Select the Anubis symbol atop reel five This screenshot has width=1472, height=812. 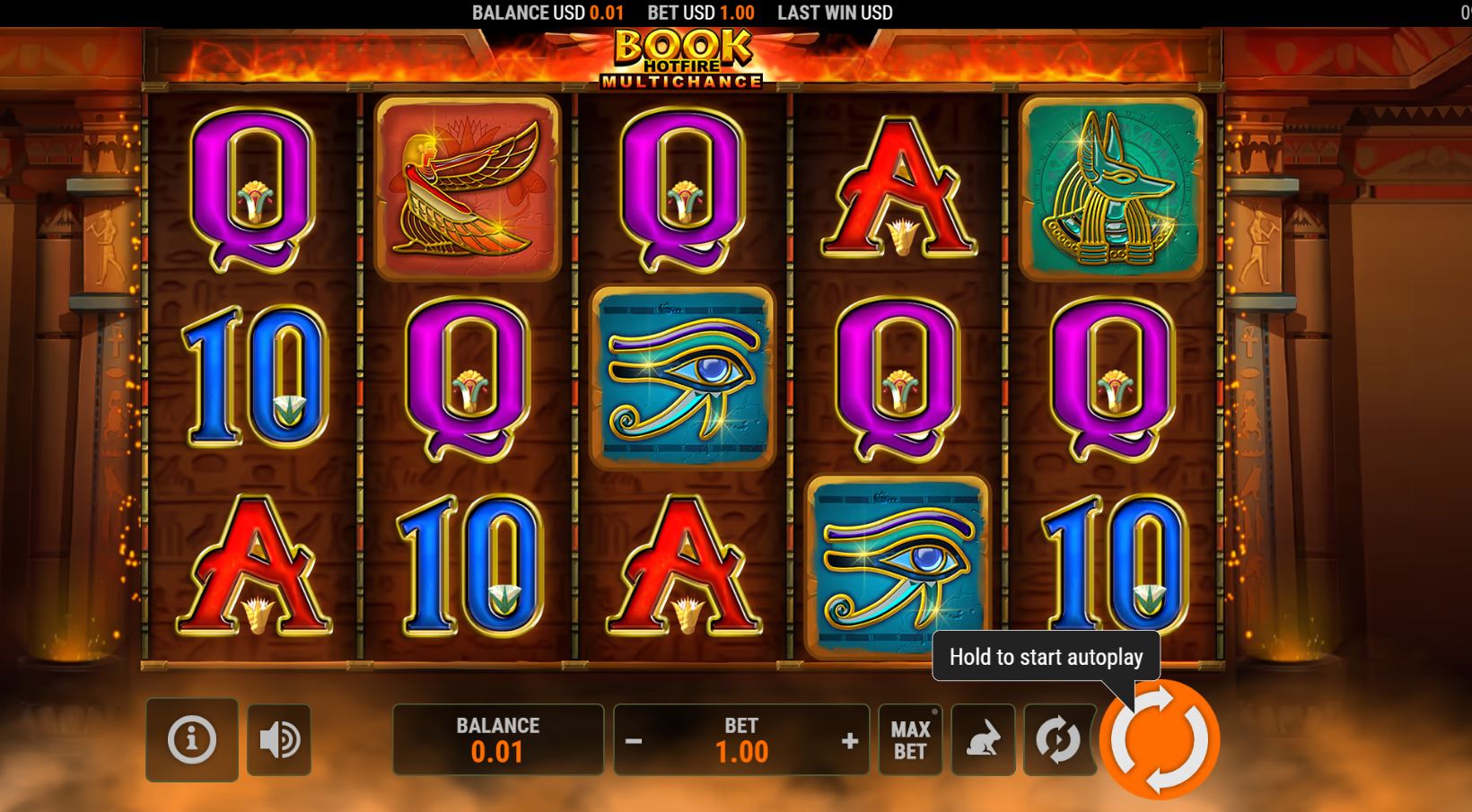click(1113, 188)
